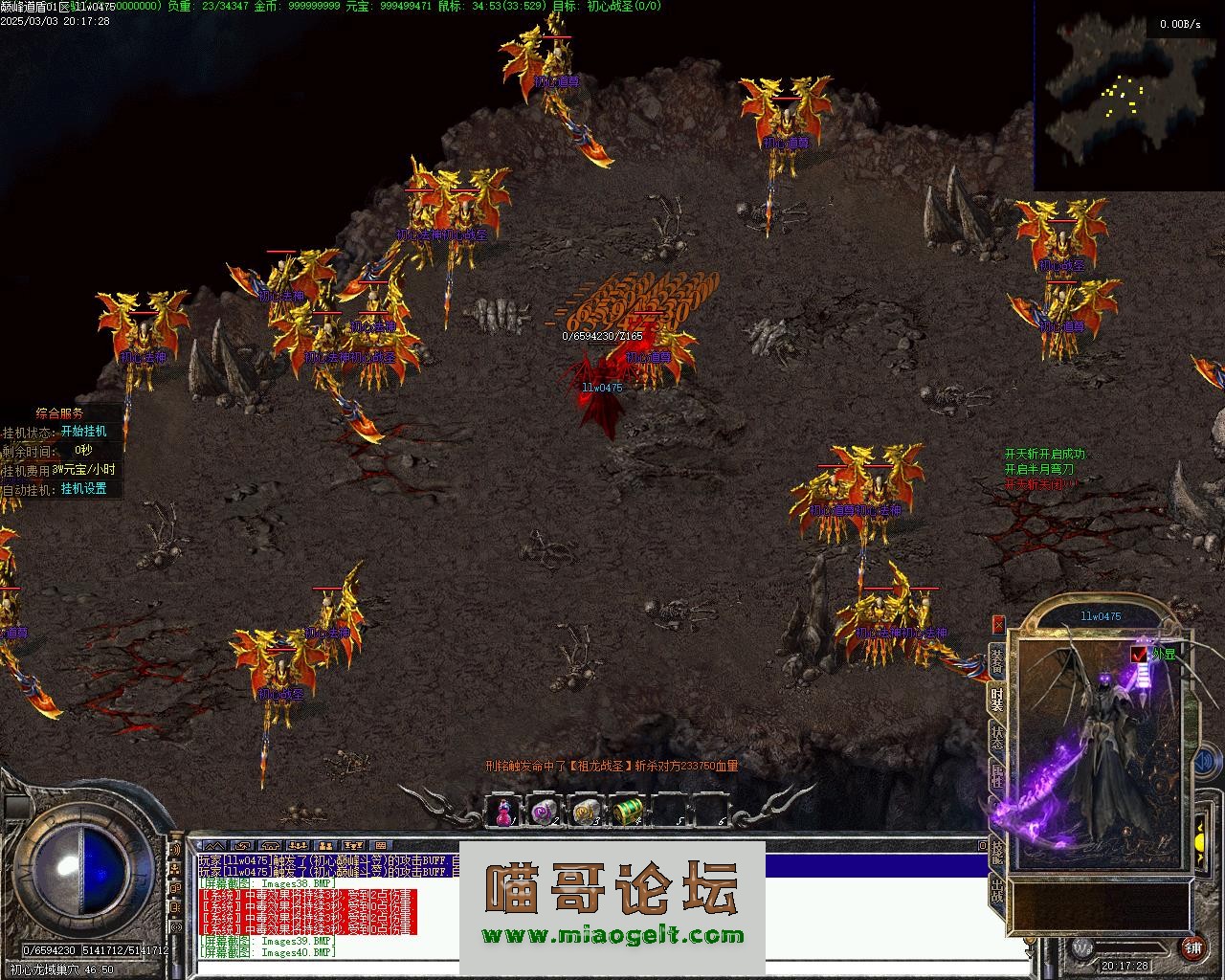The height and width of the screenshot is (980, 1225).
Task: Visit the www.miaogelt.com forum link
Action: (x=612, y=936)
